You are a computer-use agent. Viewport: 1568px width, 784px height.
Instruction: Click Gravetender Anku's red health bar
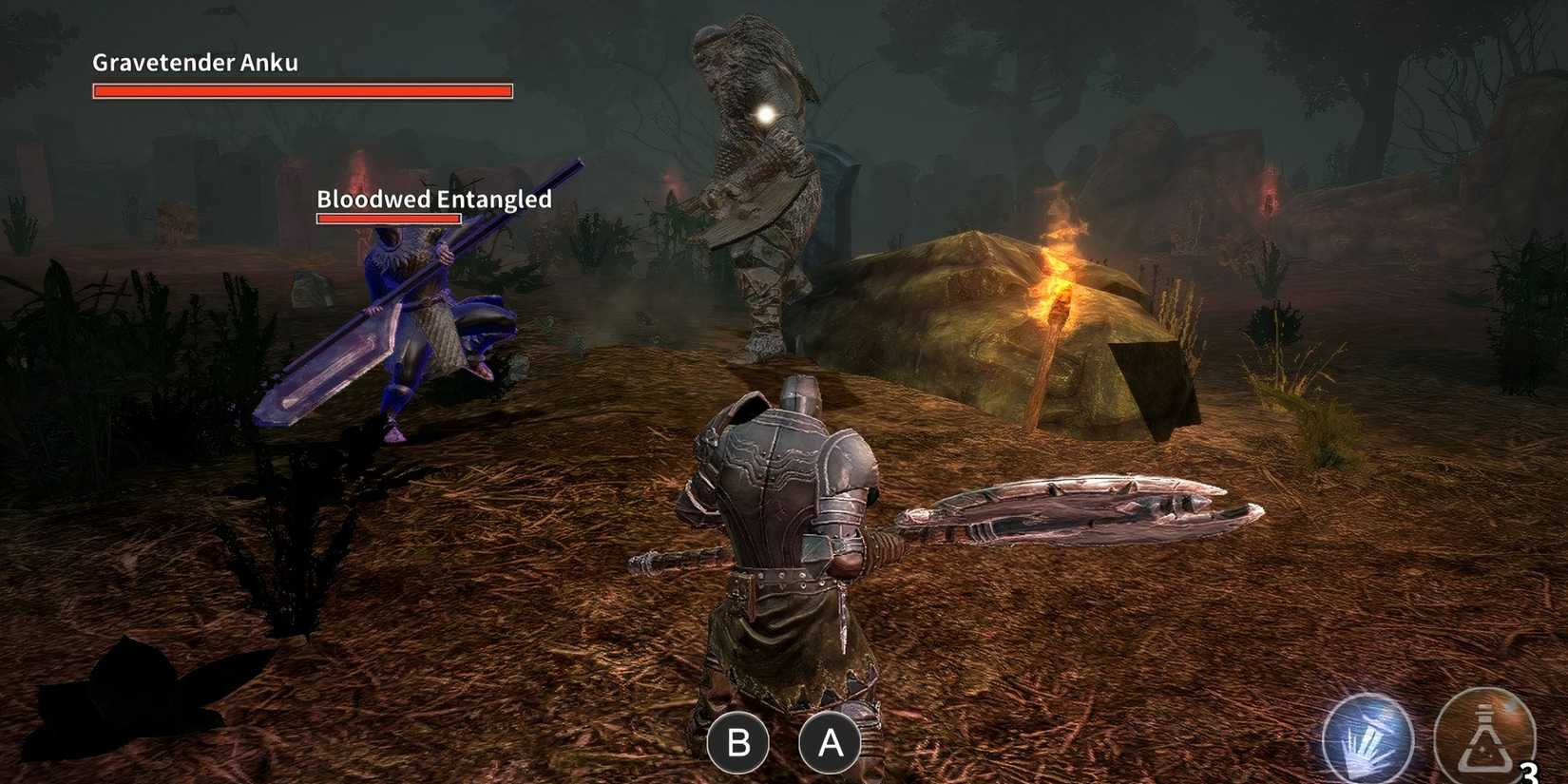pyautogui.click(x=302, y=91)
